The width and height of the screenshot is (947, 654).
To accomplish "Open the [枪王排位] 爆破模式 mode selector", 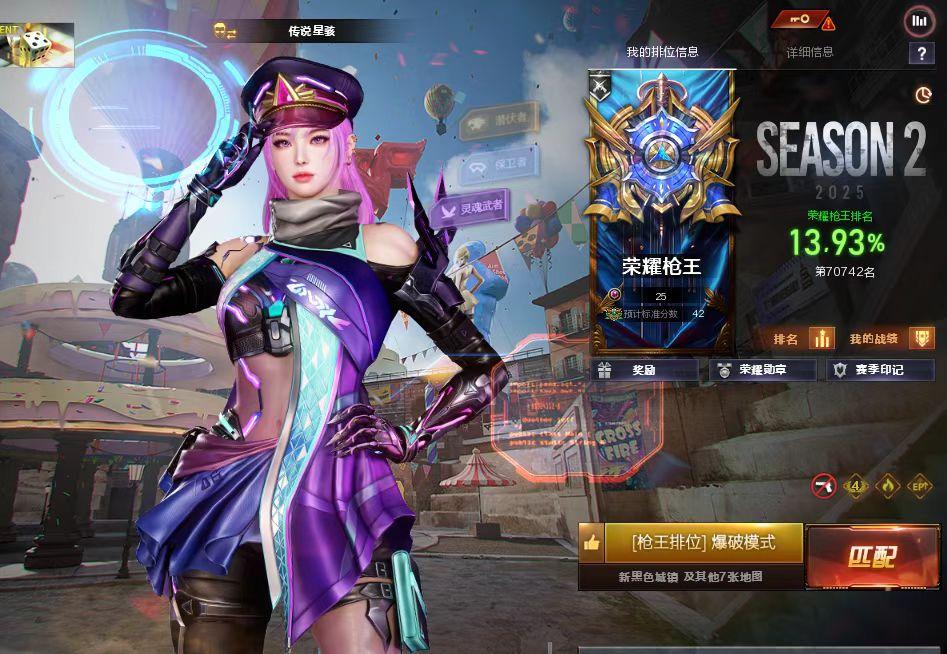I will 703,543.
